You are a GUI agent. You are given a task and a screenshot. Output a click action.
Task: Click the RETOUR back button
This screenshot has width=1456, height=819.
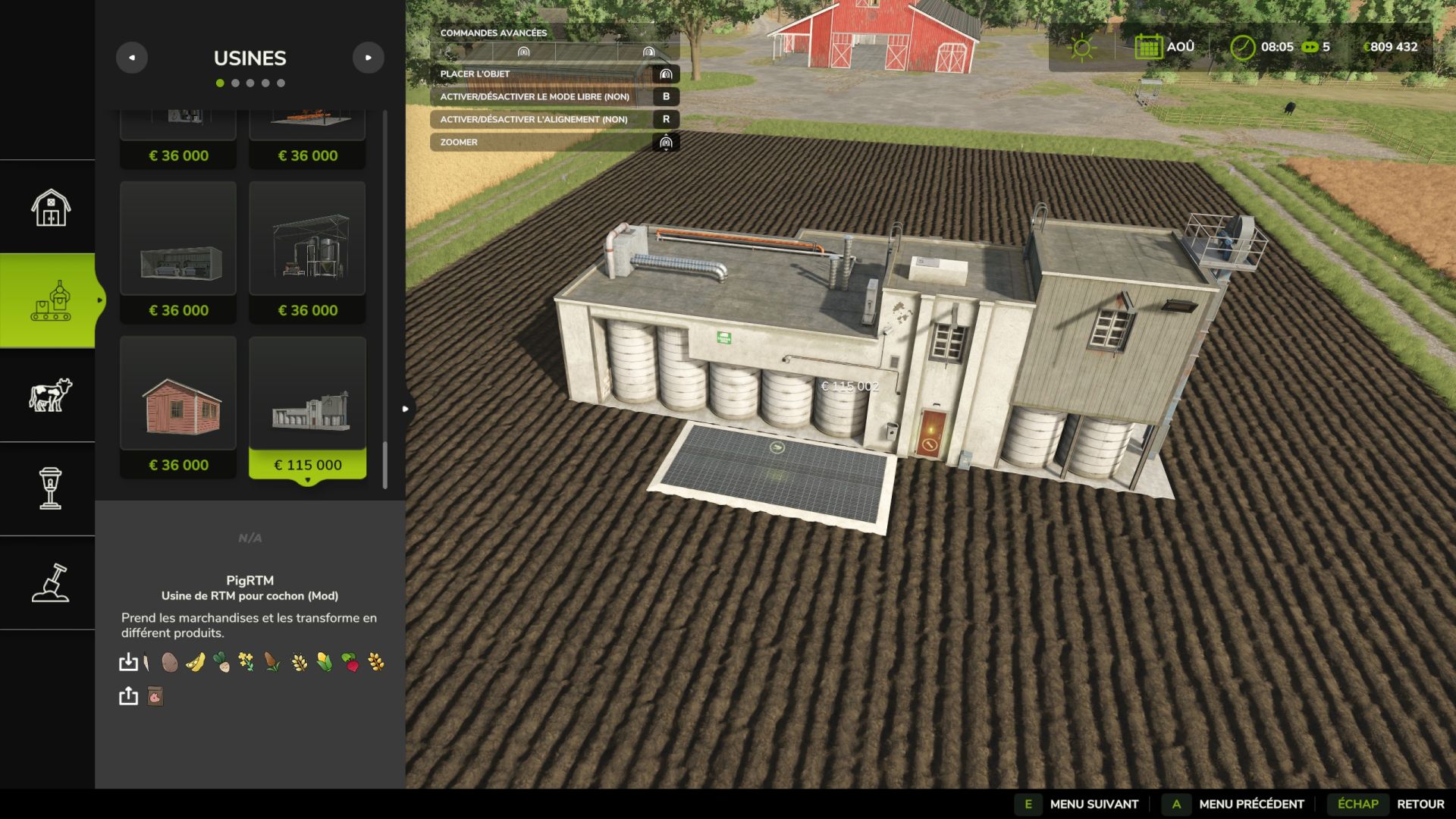pos(1420,804)
